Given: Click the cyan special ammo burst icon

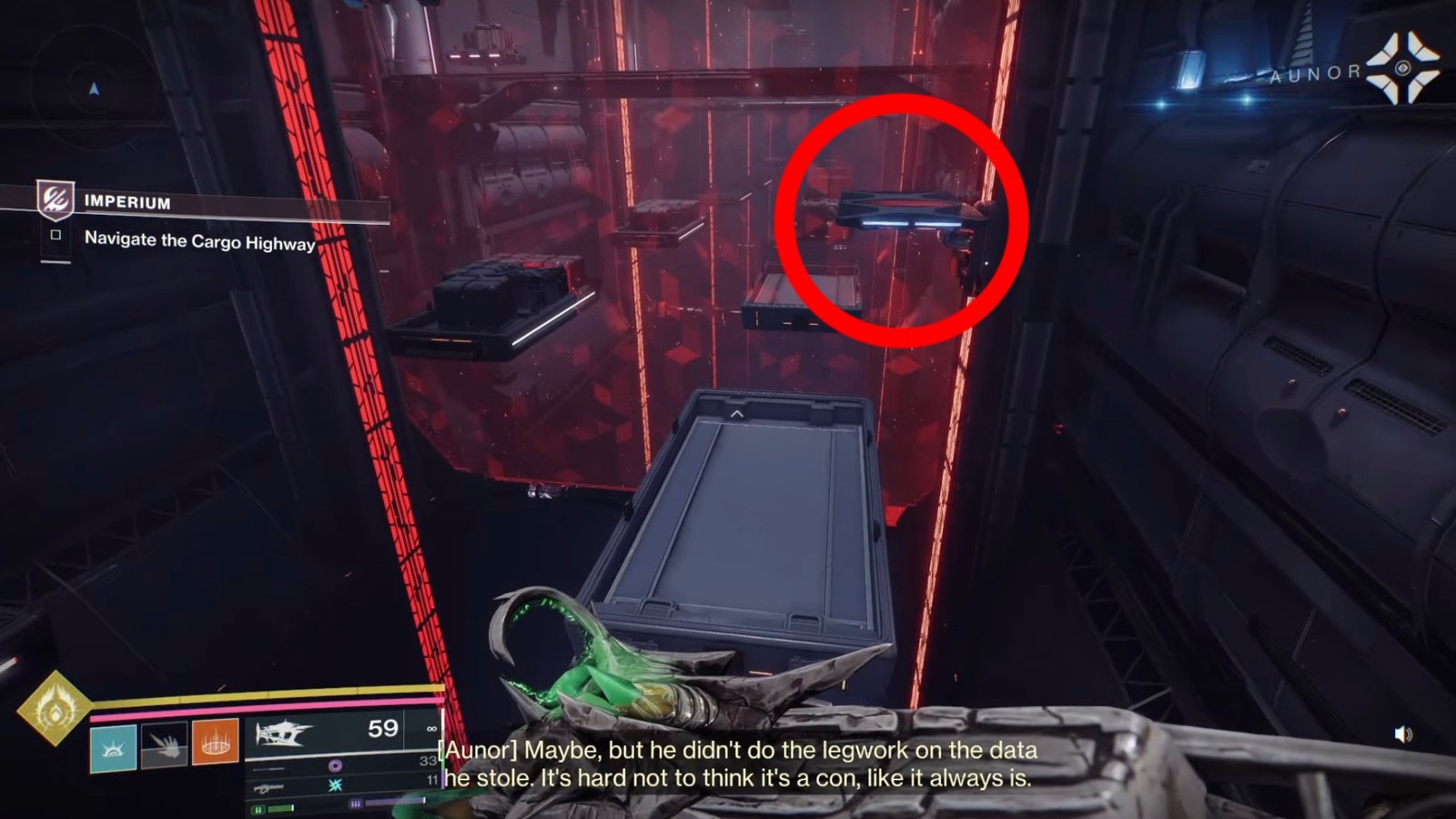Looking at the screenshot, I should tap(336, 786).
